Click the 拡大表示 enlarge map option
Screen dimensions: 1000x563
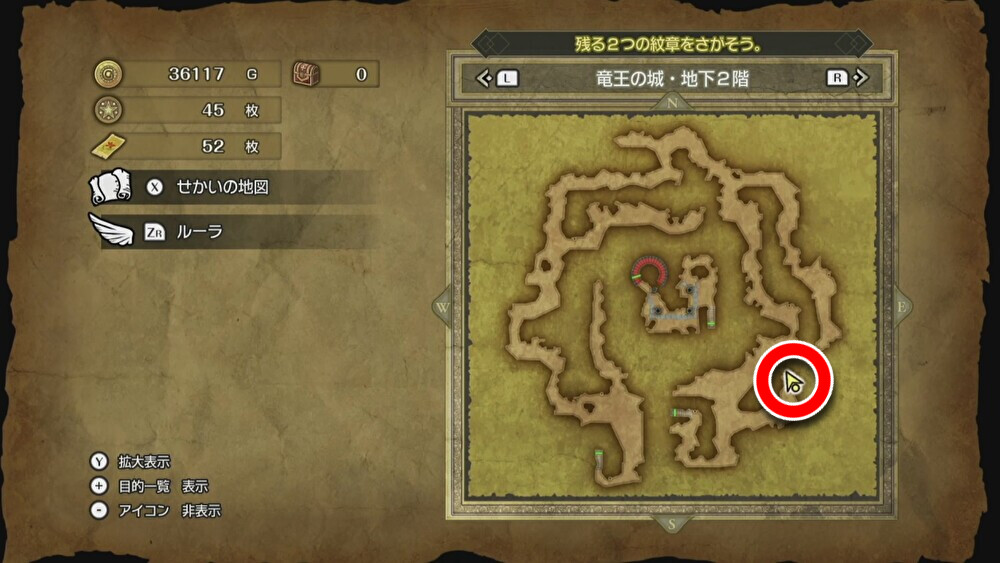coord(143,462)
